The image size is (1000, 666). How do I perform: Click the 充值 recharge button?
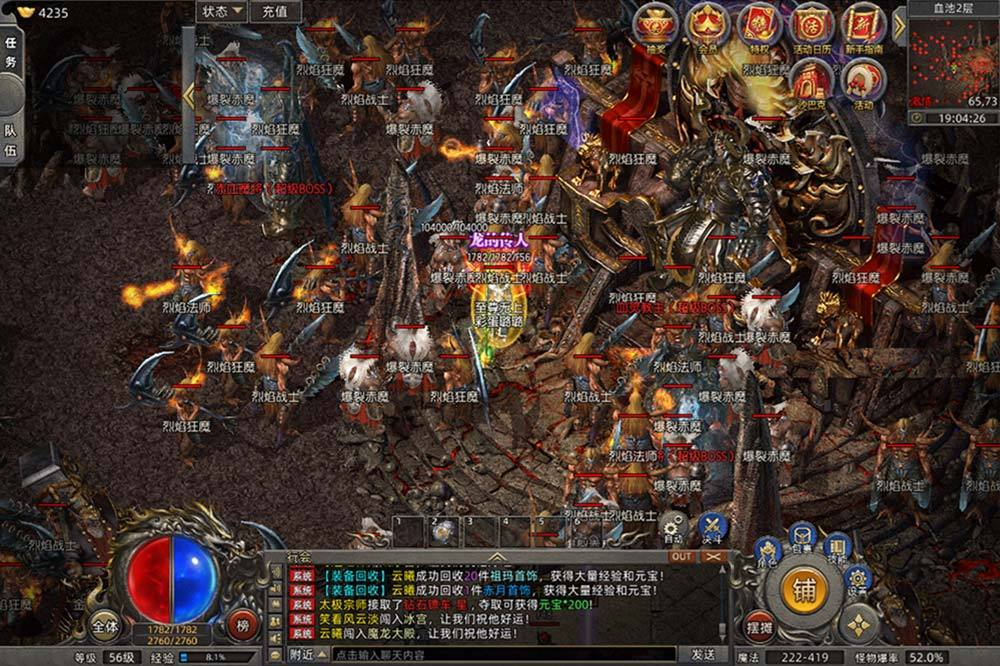click(x=274, y=12)
